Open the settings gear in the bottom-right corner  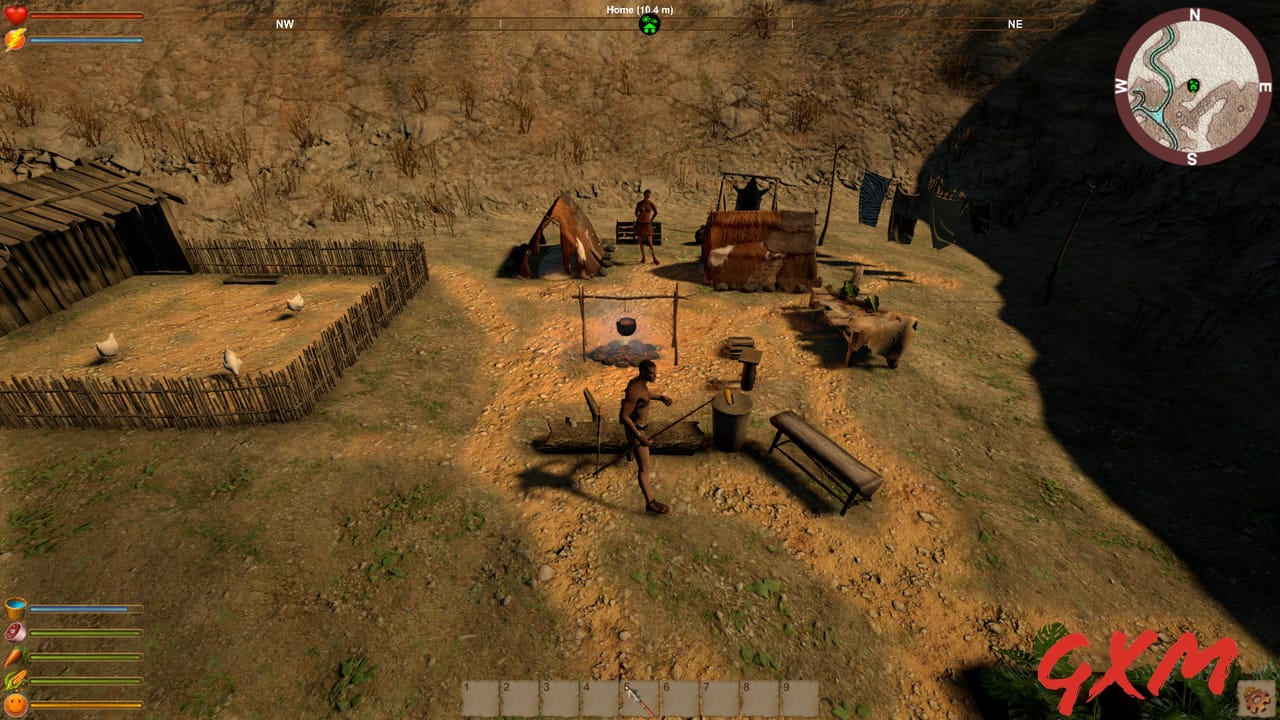[x=1257, y=699]
